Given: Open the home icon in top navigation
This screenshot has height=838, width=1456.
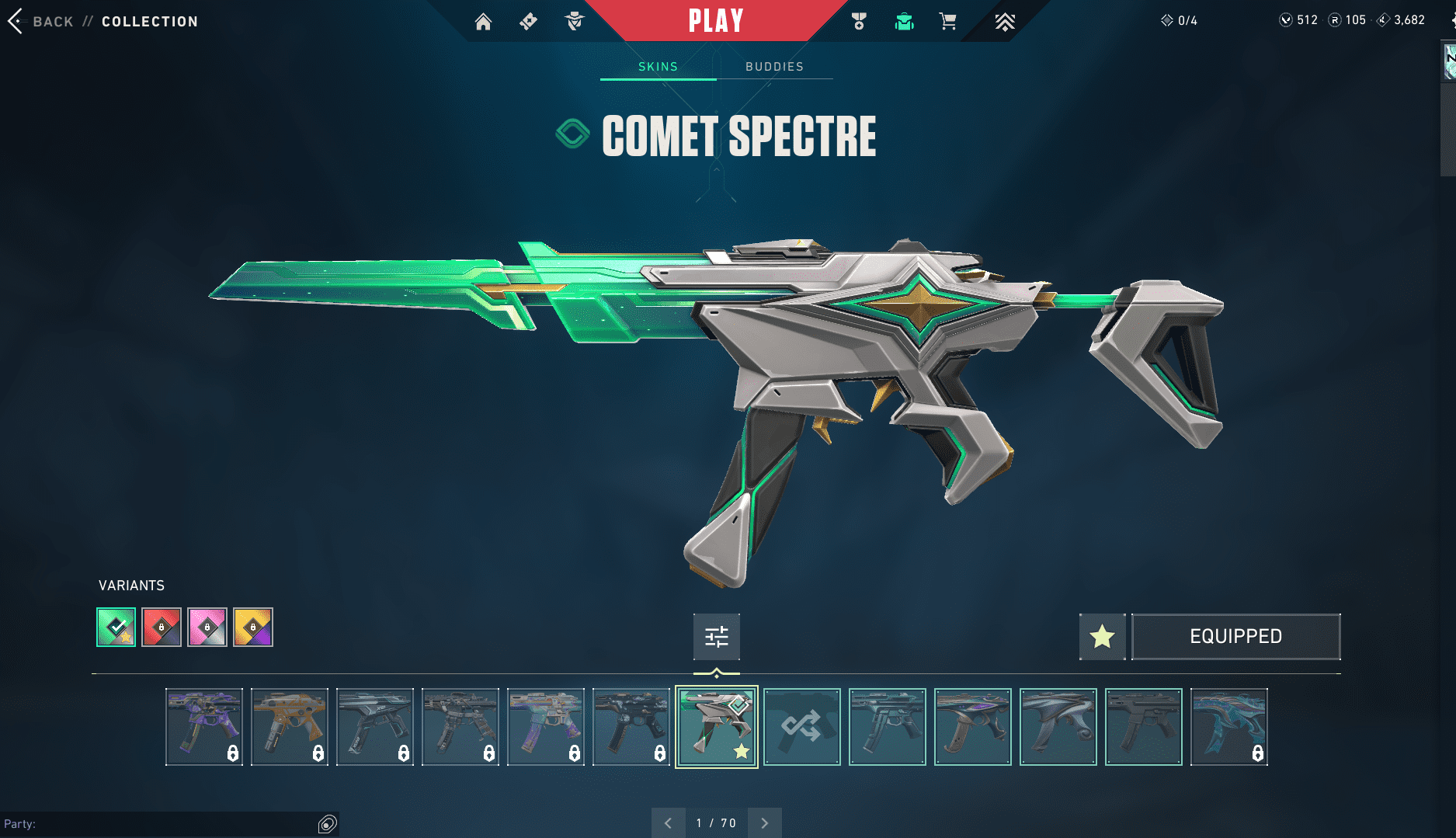Looking at the screenshot, I should click(x=483, y=22).
